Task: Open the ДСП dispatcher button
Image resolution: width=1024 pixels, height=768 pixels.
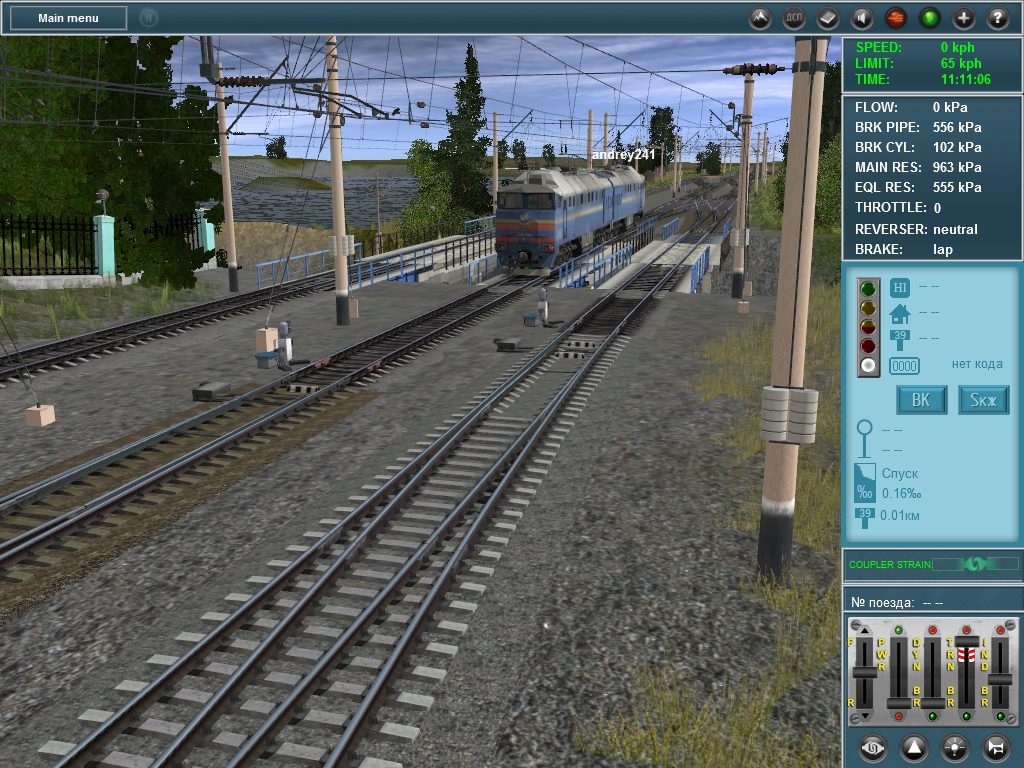Action: (794, 18)
